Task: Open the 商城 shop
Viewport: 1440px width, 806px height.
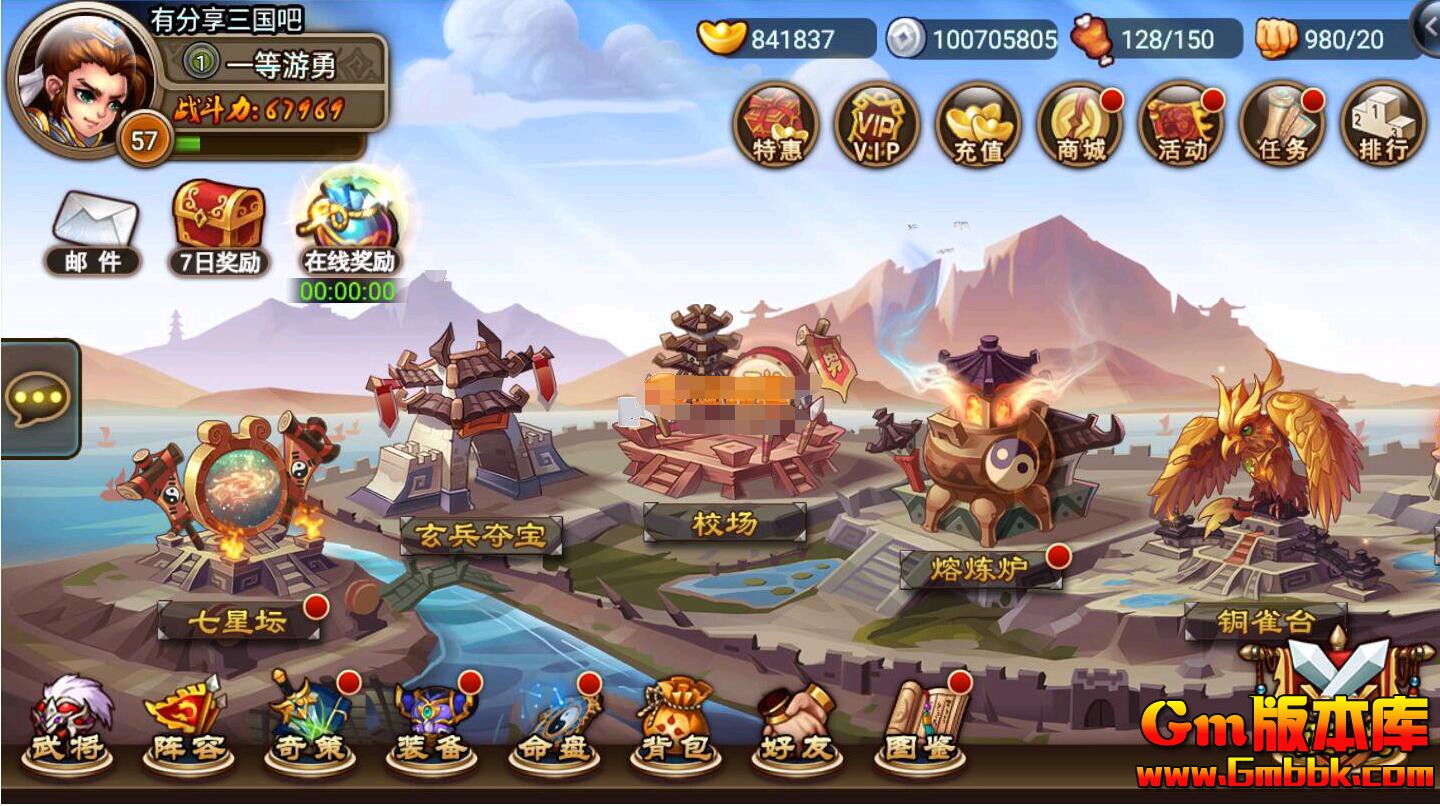Action: click(x=1080, y=125)
